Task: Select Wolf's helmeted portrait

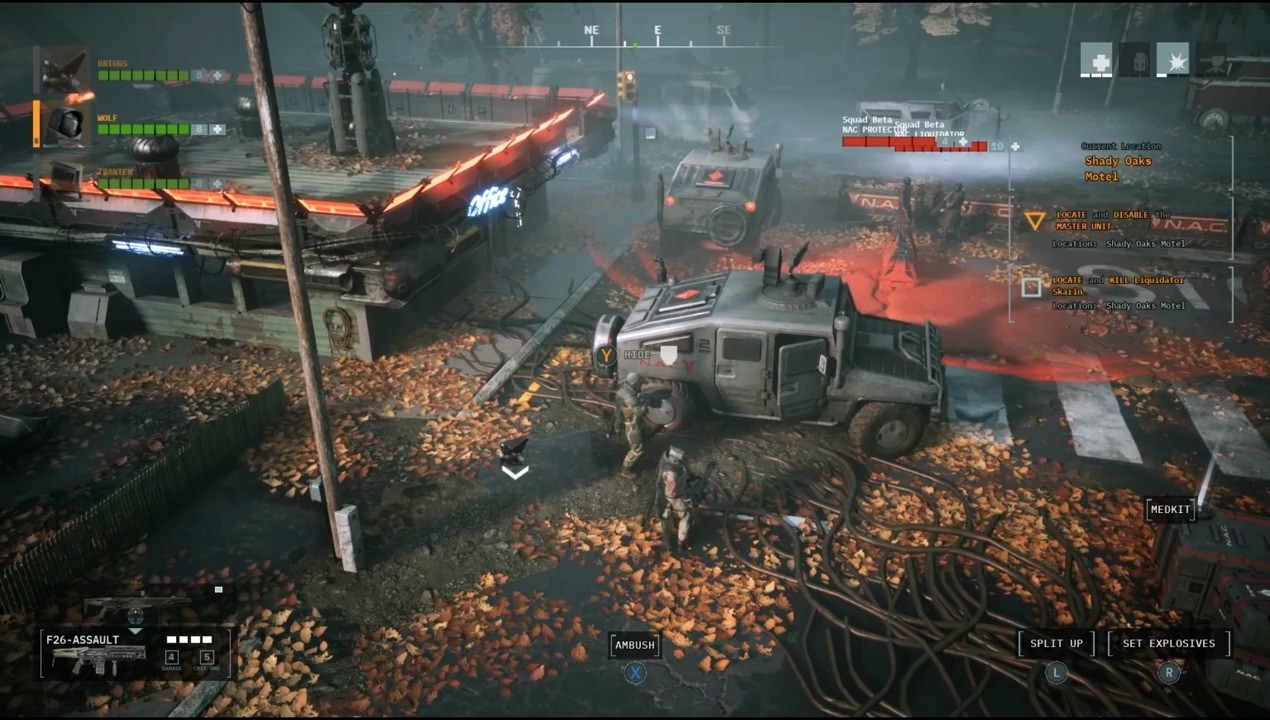Action: [65, 123]
